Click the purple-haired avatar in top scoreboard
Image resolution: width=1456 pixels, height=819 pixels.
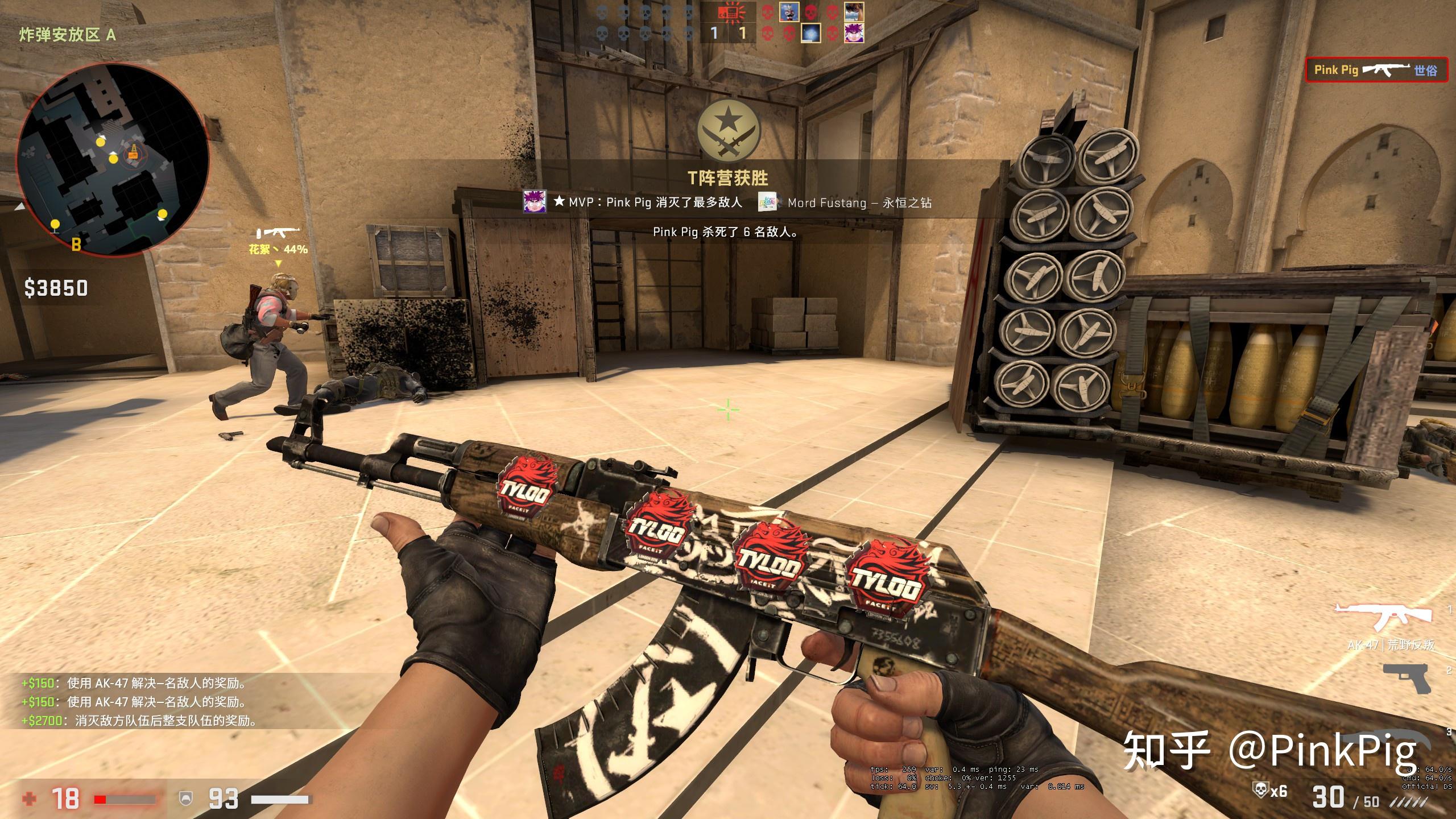pos(853,33)
